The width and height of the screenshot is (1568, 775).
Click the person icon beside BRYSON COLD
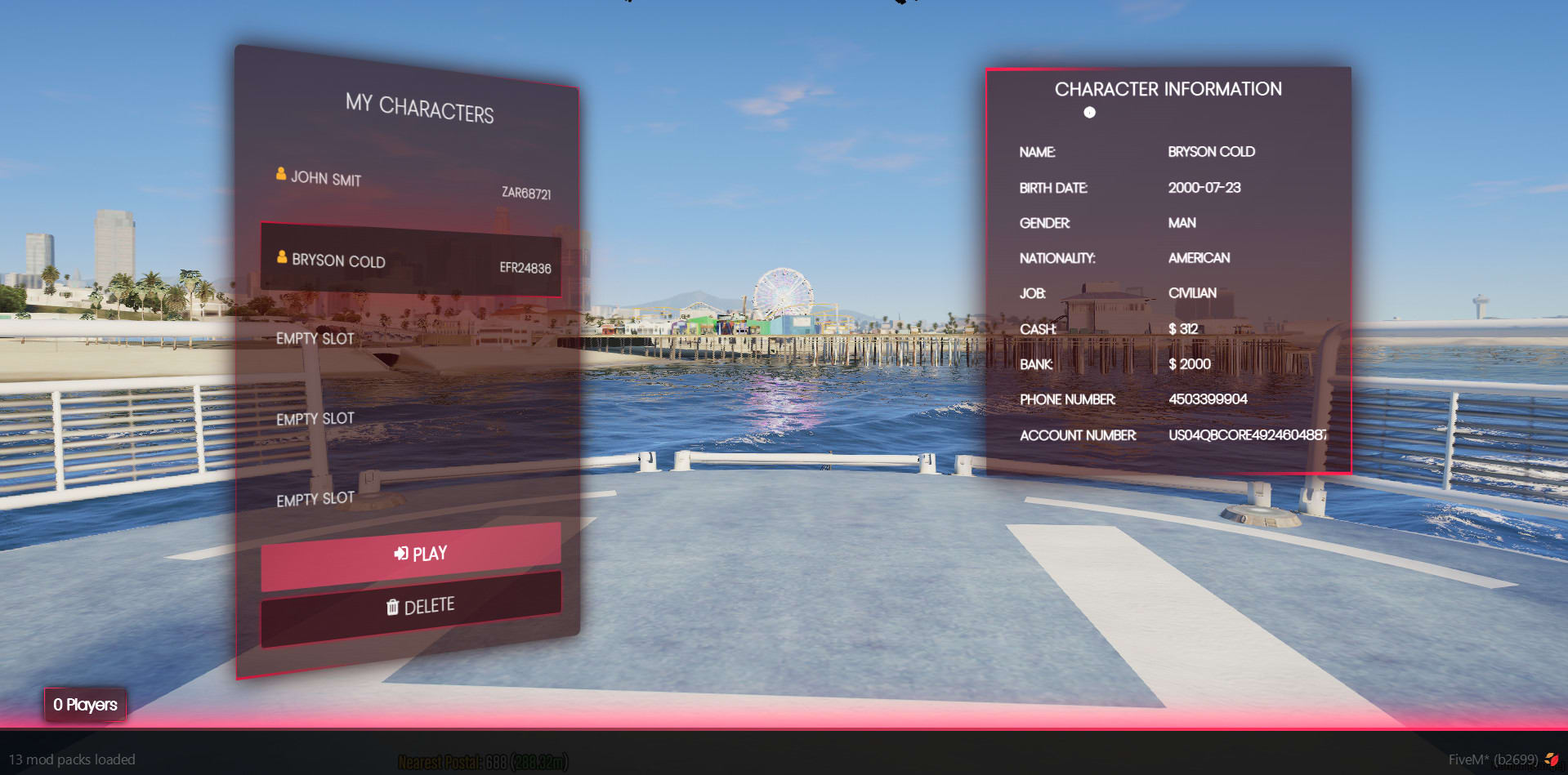282,257
